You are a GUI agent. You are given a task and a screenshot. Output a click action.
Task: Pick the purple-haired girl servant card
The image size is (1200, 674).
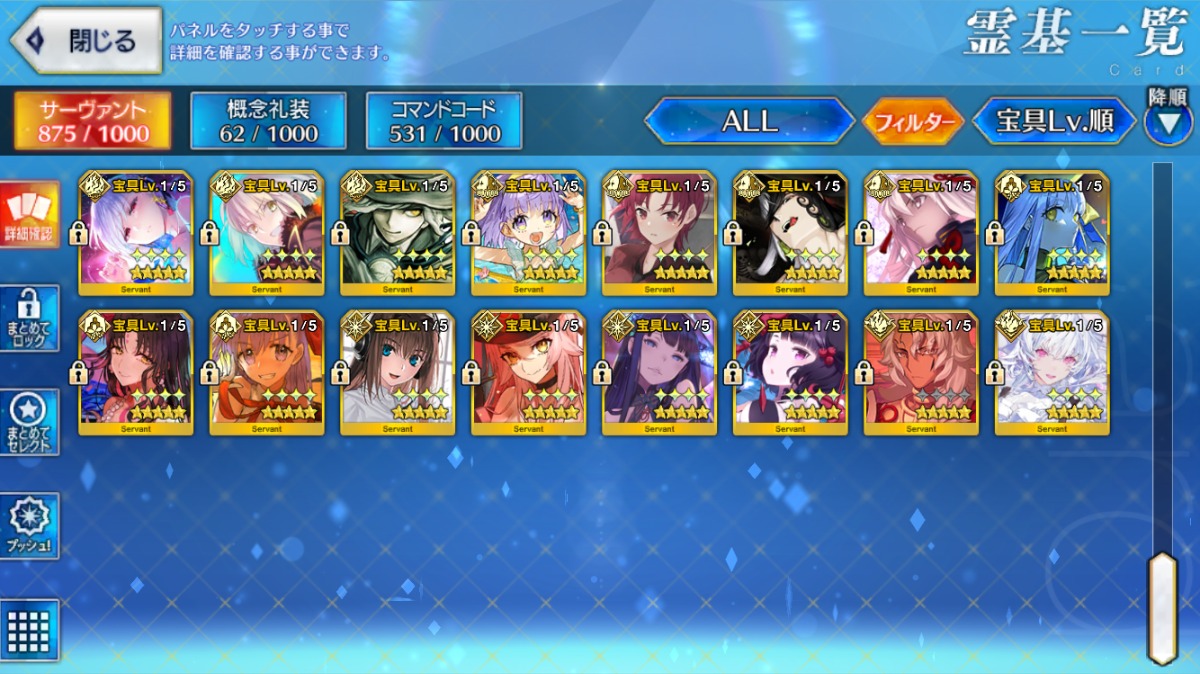pyautogui.click(x=528, y=233)
